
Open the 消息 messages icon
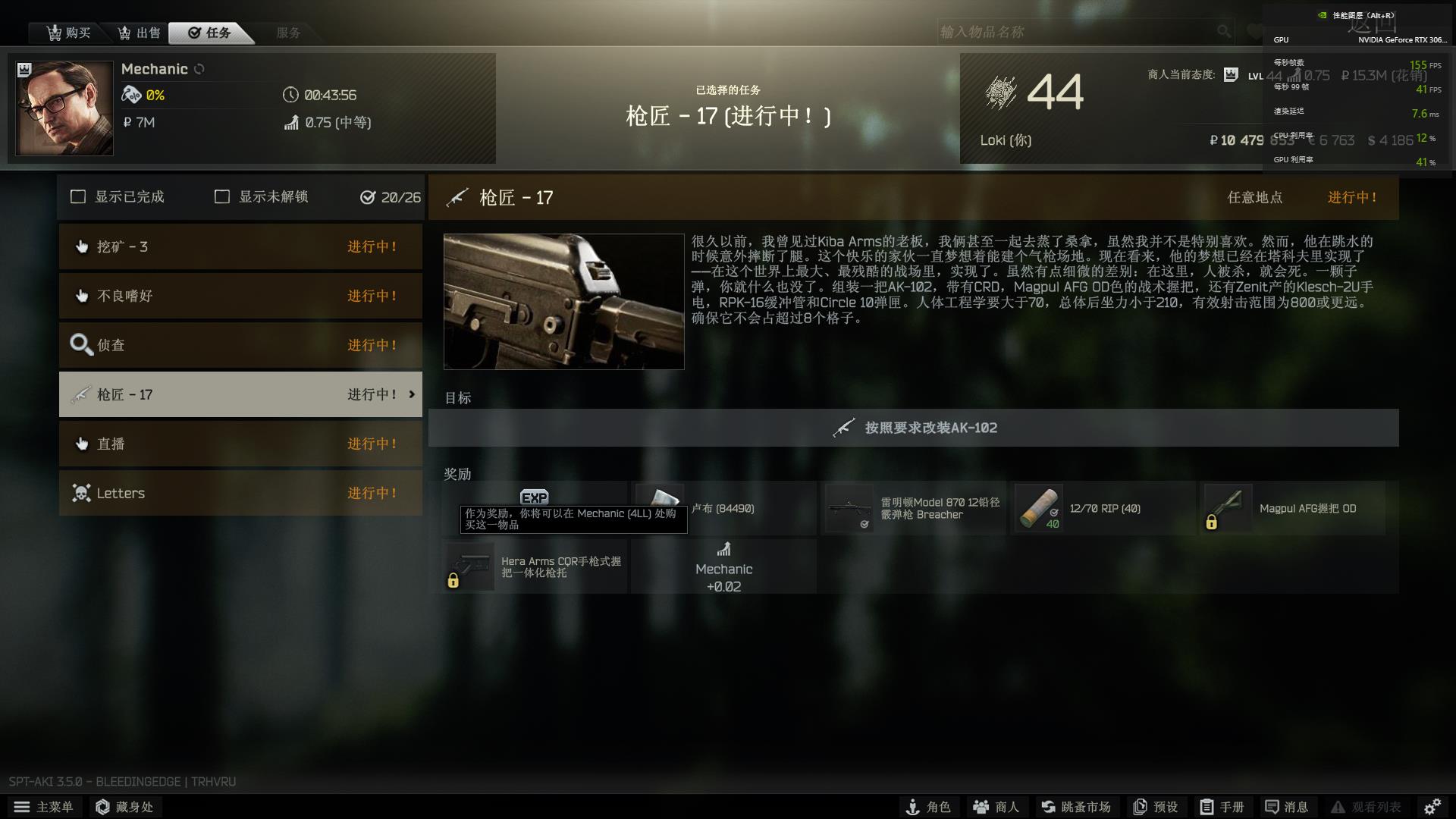1272,807
